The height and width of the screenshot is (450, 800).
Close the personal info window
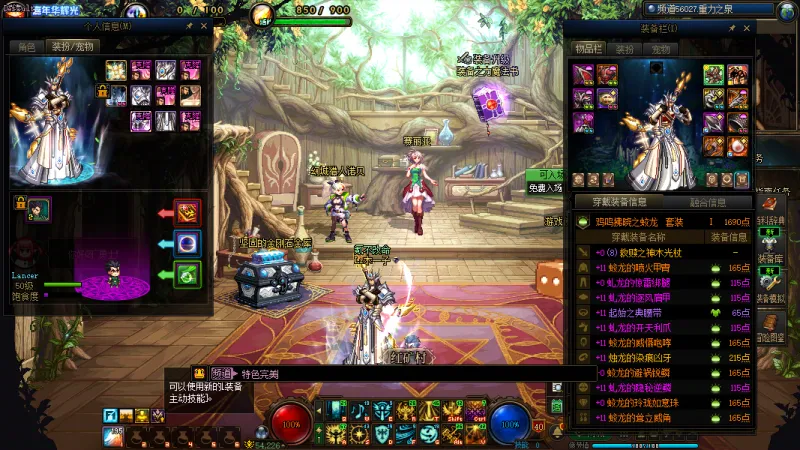click(x=203, y=27)
